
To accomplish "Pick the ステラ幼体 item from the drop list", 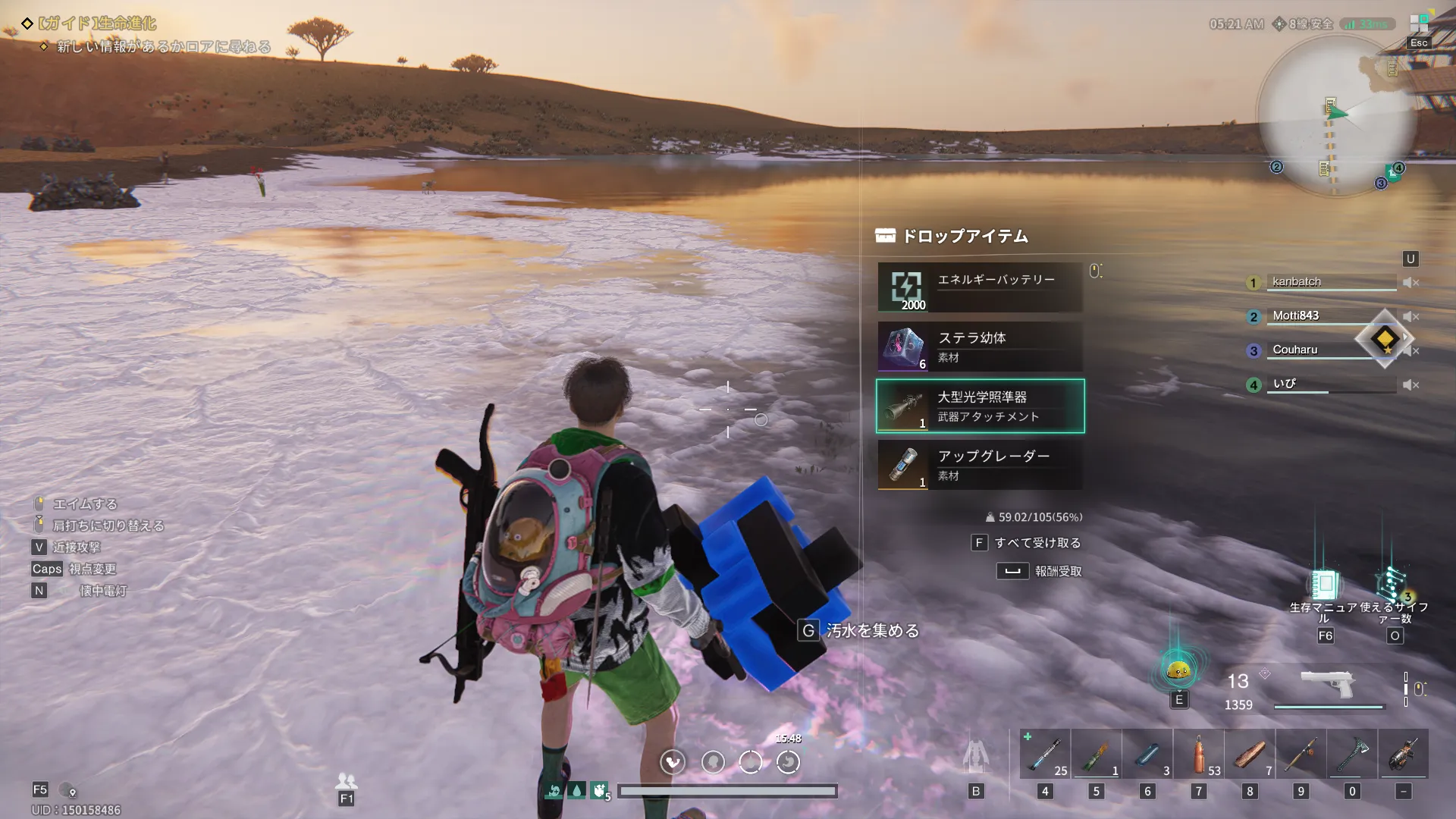I will click(980, 347).
